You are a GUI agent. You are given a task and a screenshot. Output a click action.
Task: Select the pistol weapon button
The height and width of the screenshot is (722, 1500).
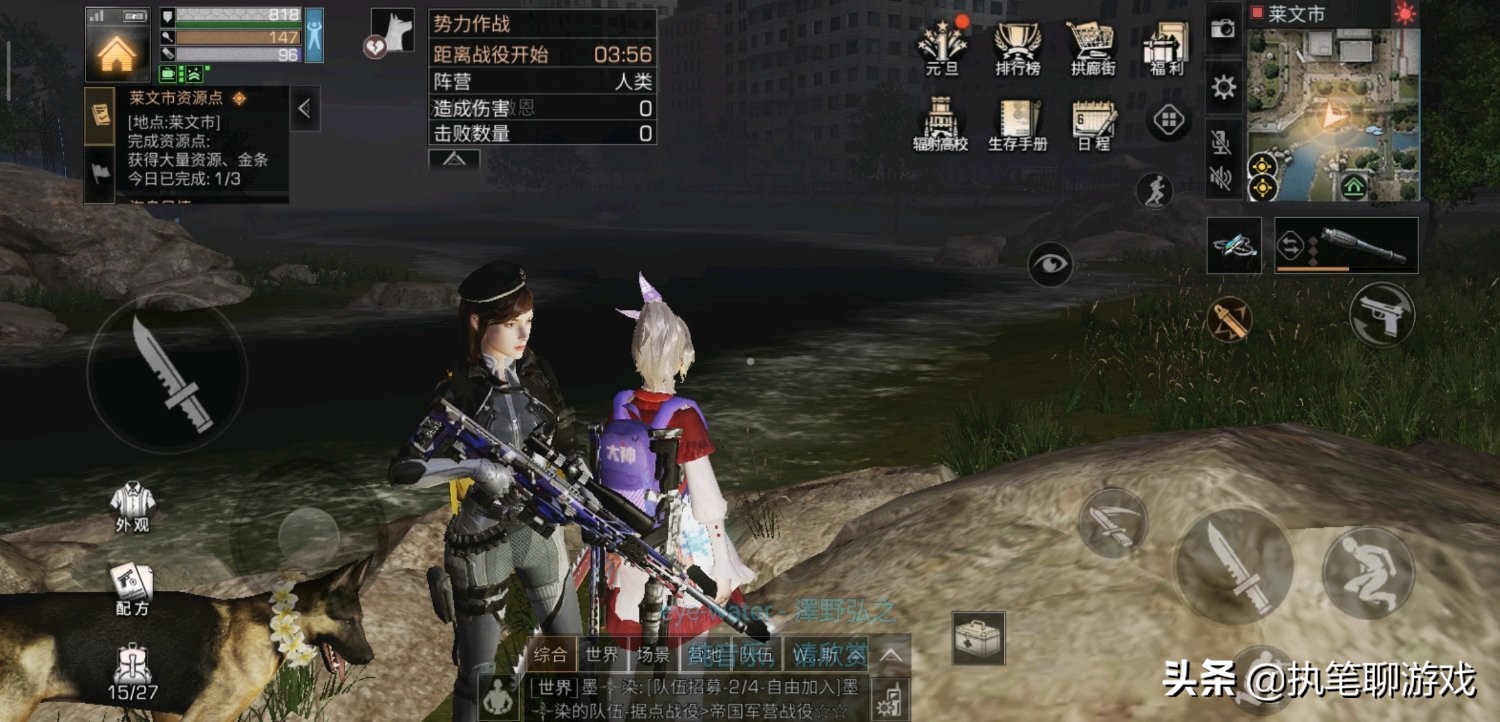point(1381,314)
